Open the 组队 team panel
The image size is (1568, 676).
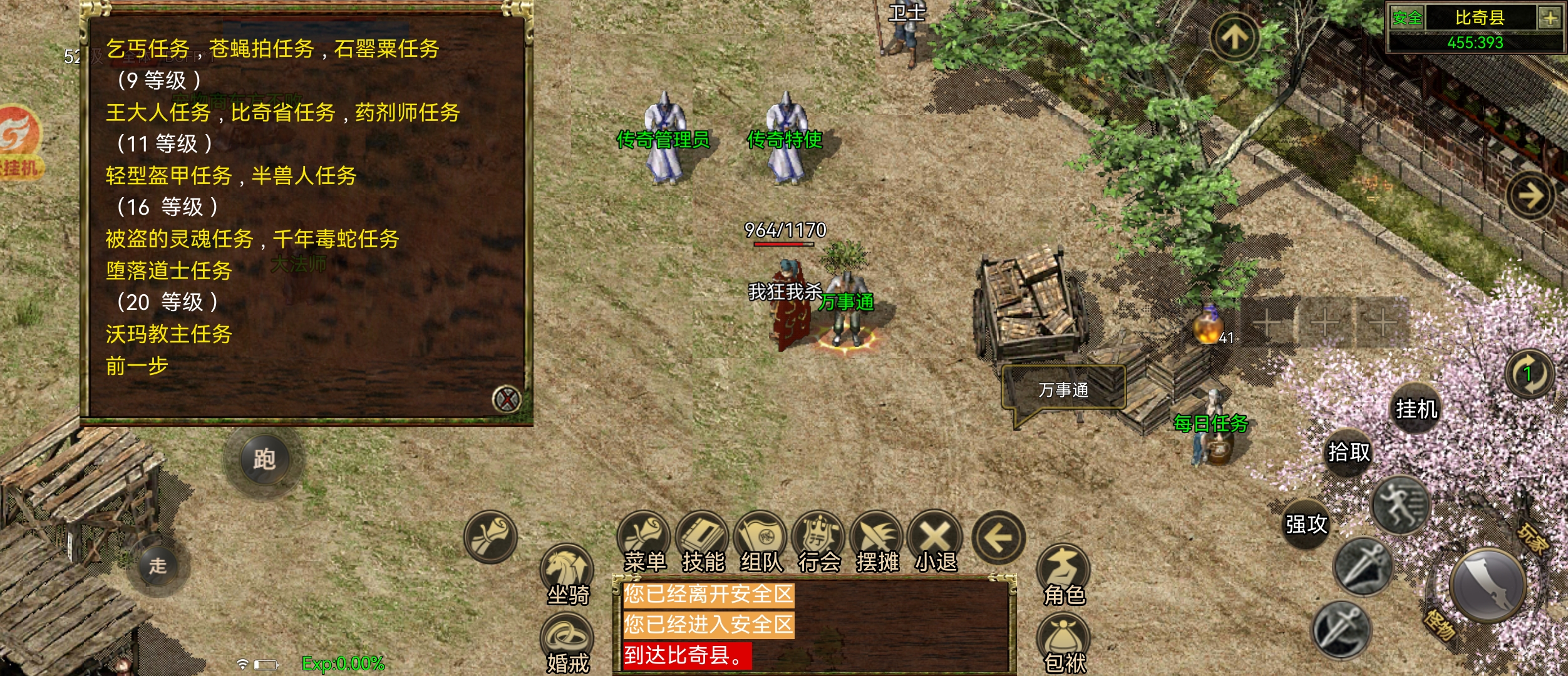[761, 543]
